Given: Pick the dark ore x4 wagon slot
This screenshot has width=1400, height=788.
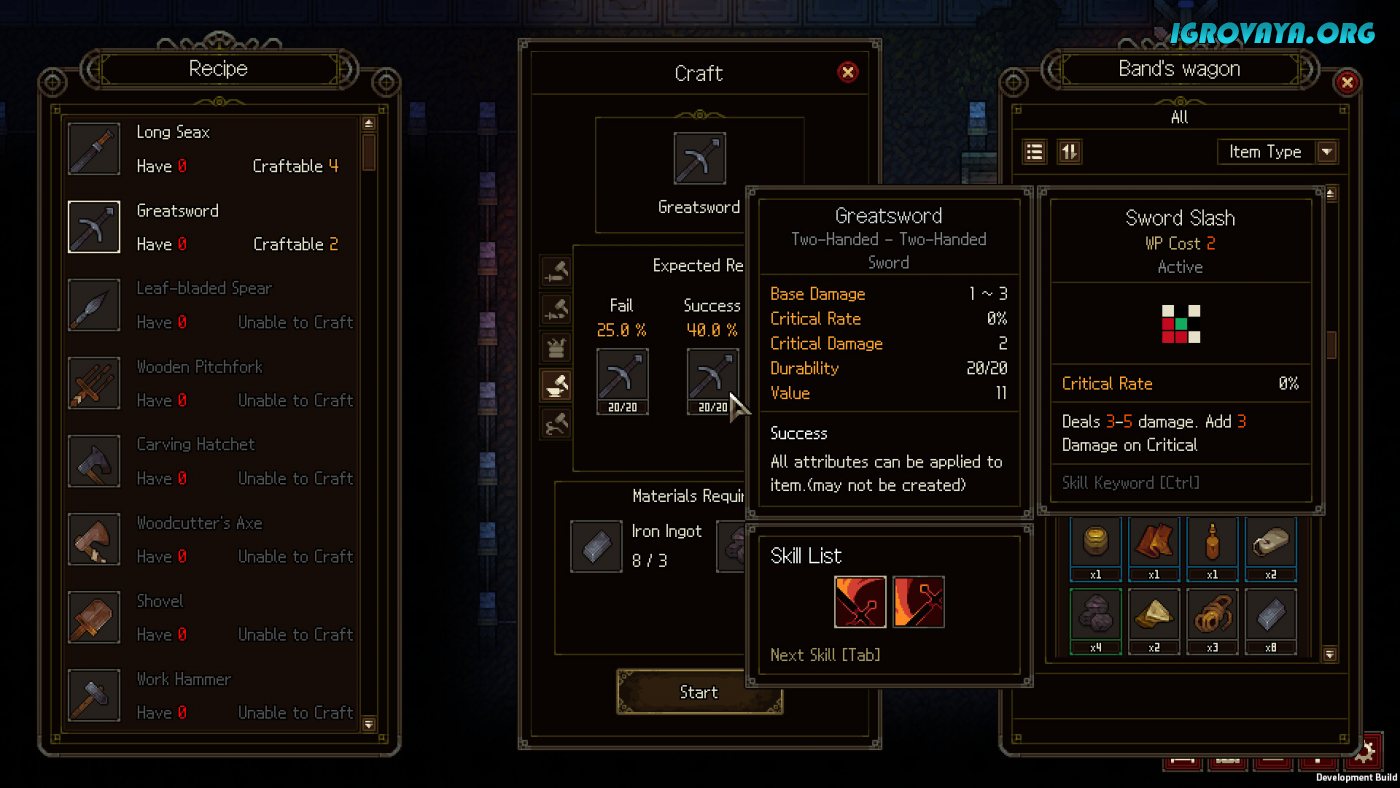Looking at the screenshot, I should tap(1096, 621).
